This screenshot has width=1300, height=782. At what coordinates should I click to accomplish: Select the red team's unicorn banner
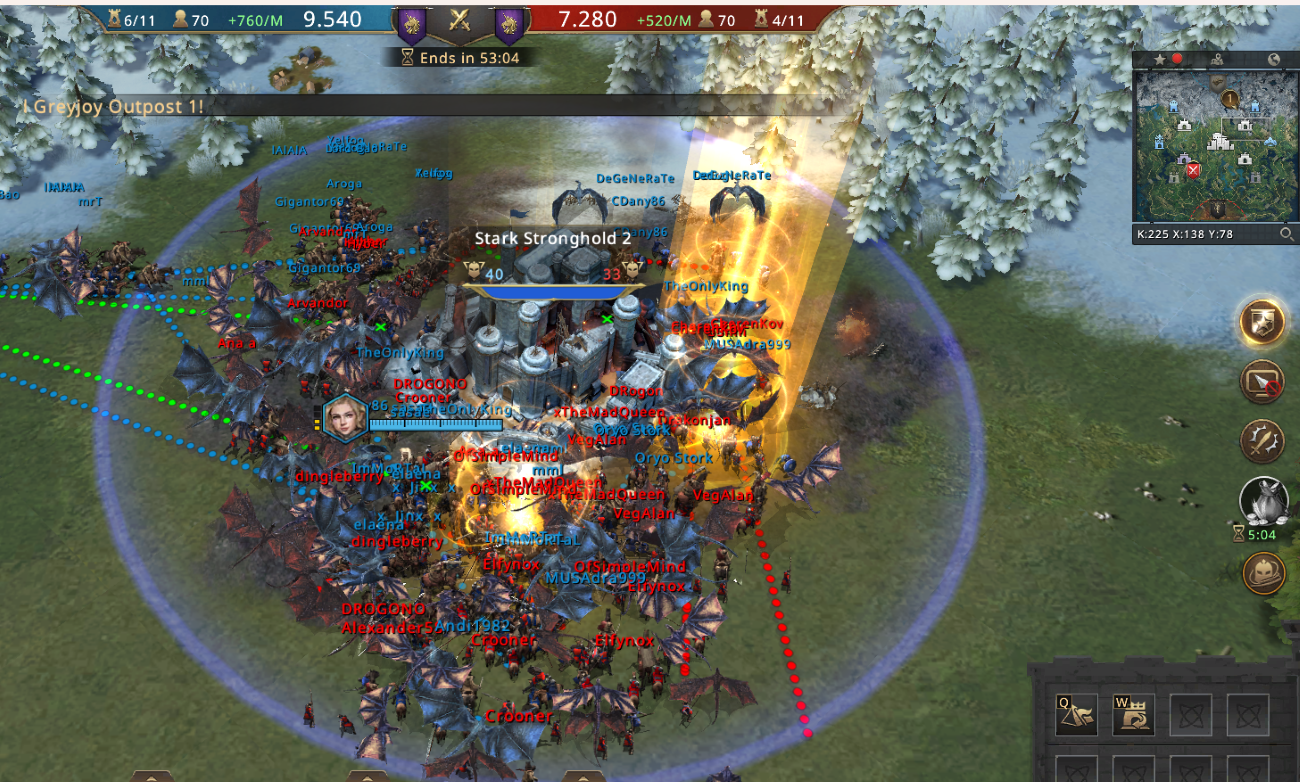click(509, 22)
